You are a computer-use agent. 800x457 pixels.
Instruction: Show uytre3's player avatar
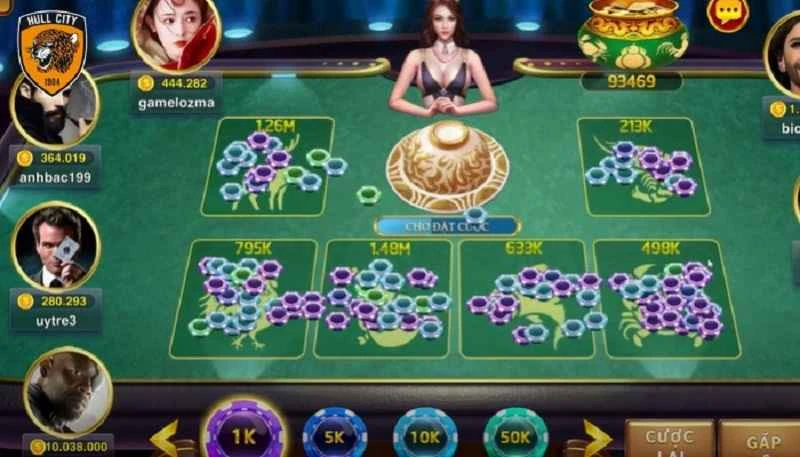(55, 247)
